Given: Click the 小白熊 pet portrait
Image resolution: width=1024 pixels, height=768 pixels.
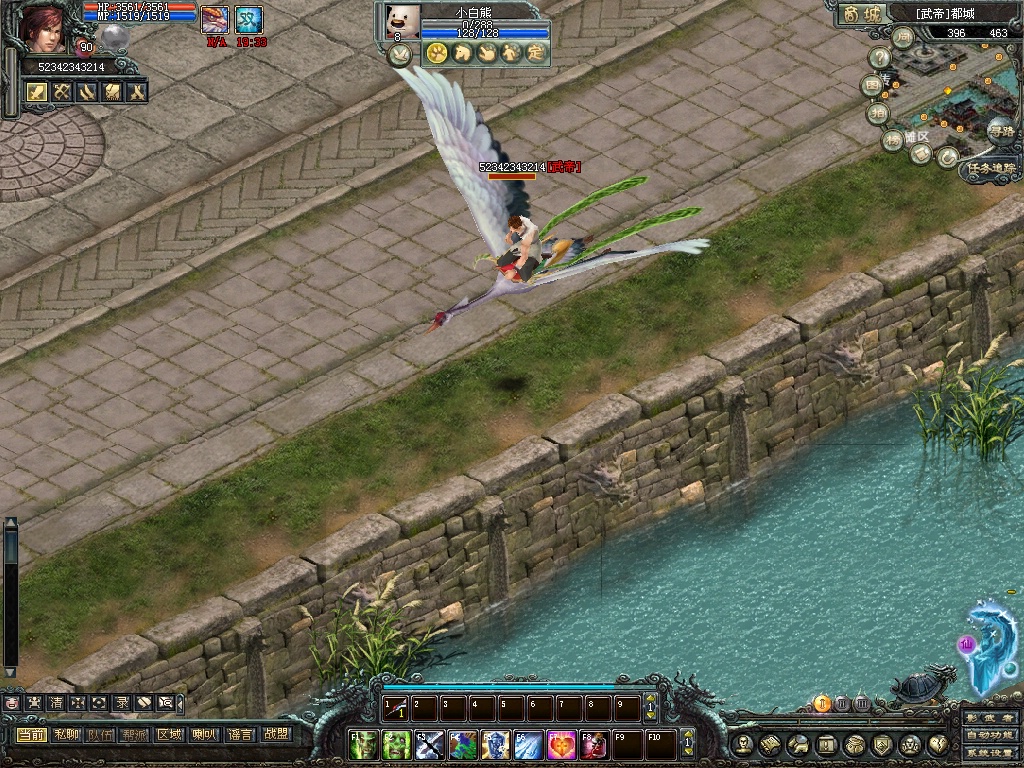Looking at the screenshot, I should point(403,21).
